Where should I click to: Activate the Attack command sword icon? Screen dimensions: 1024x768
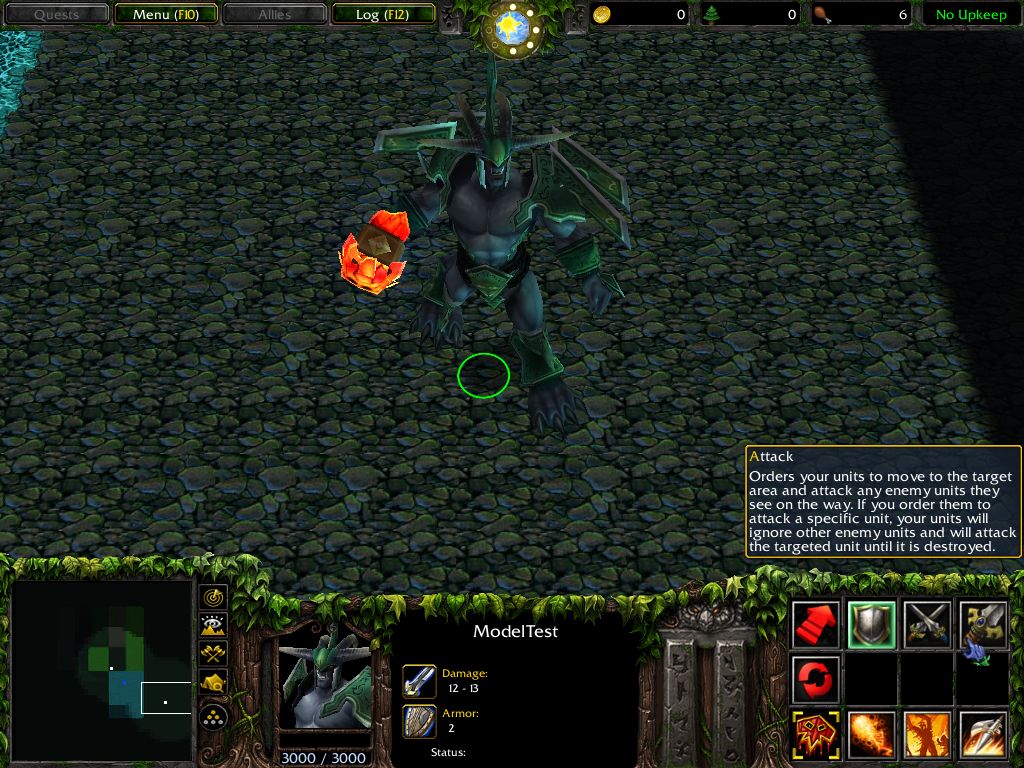[982, 625]
